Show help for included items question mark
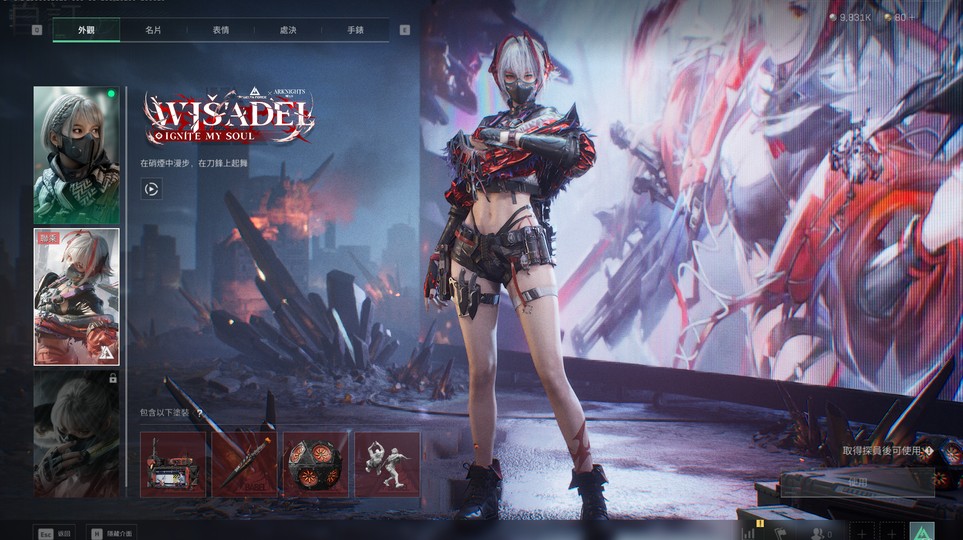This screenshot has height=540, width=963. pos(200,412)
